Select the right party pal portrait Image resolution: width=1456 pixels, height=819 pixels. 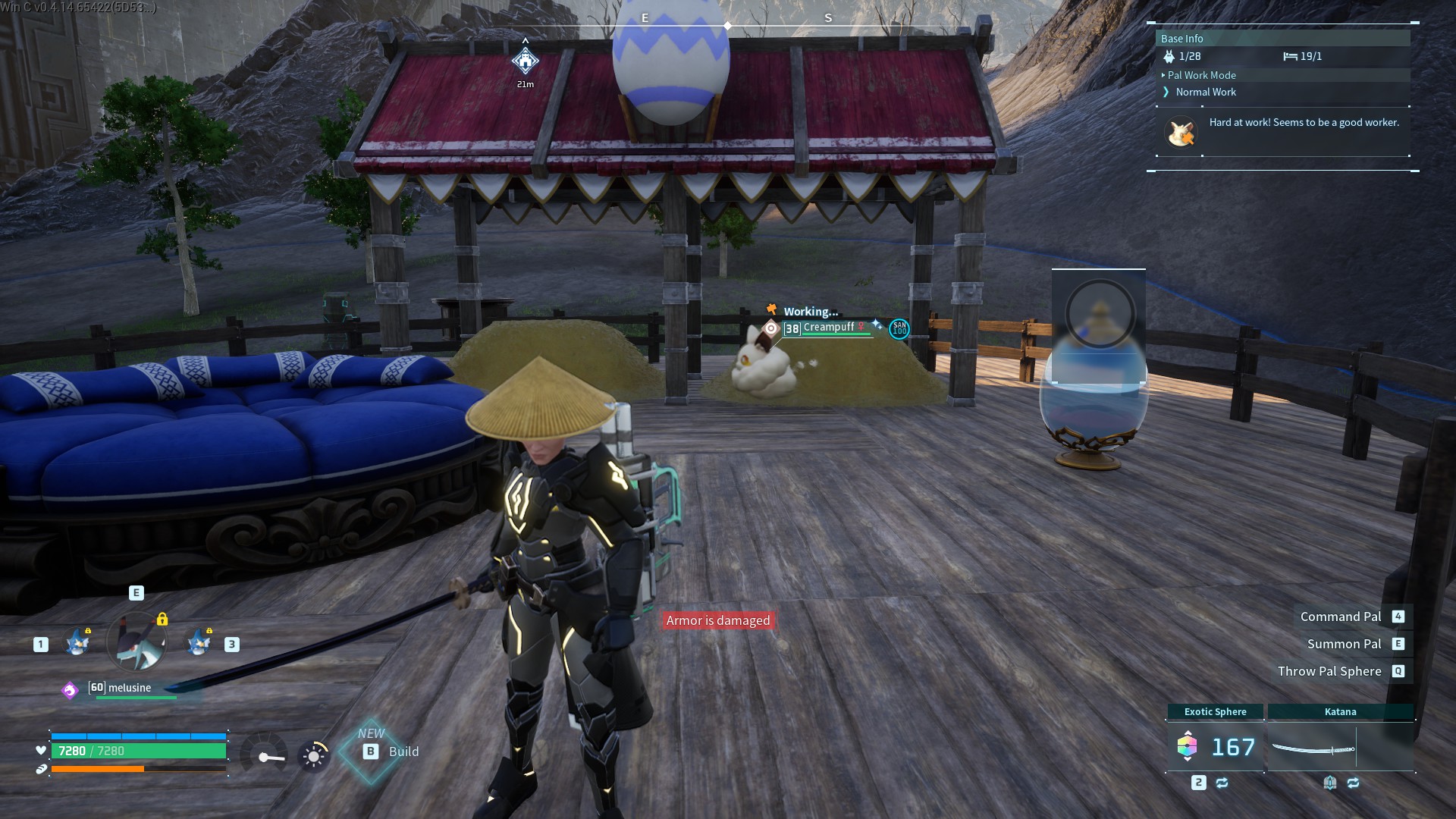pos(199,643)
